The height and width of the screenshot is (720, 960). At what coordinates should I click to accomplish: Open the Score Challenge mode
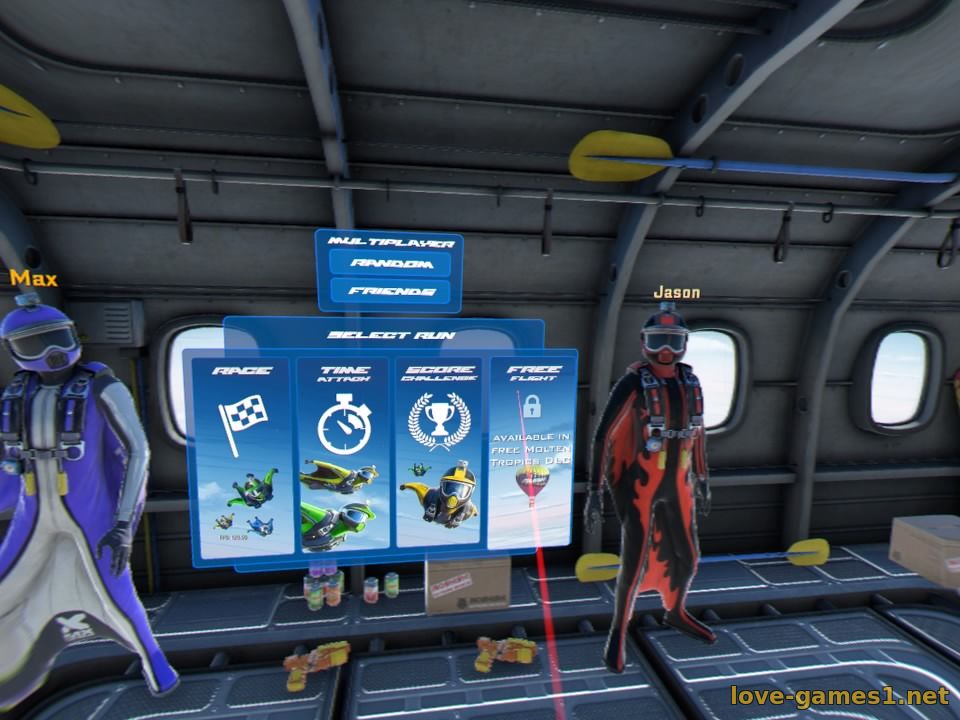(438, 455)
